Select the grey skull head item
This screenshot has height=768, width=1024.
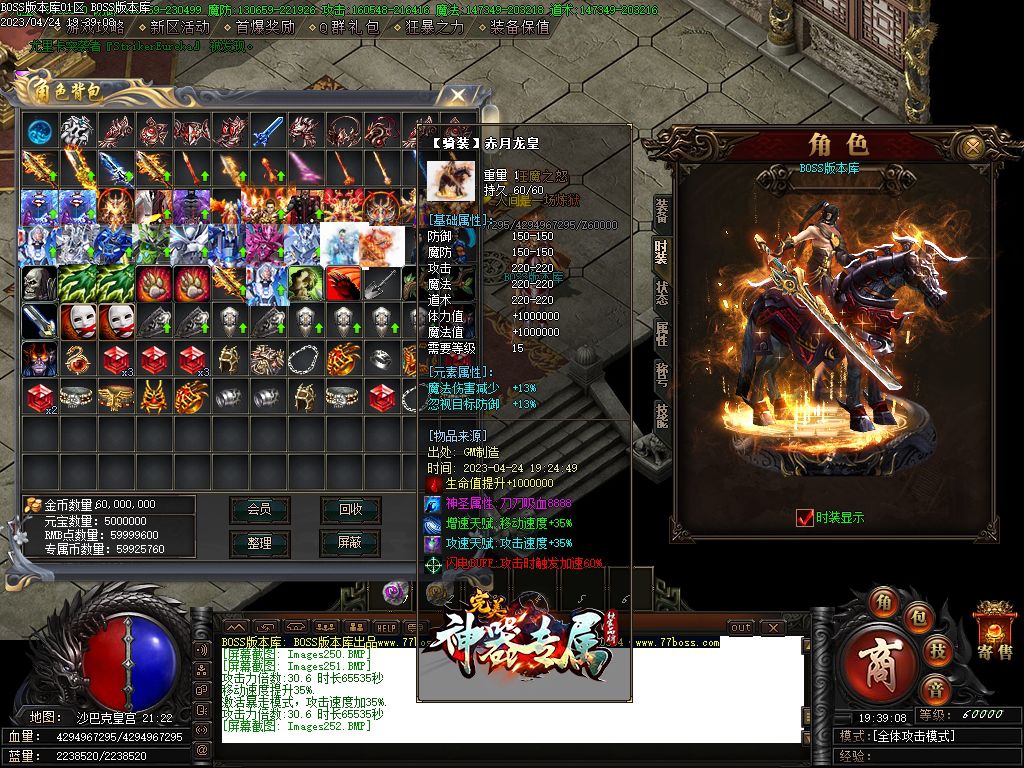pos(40,283)
